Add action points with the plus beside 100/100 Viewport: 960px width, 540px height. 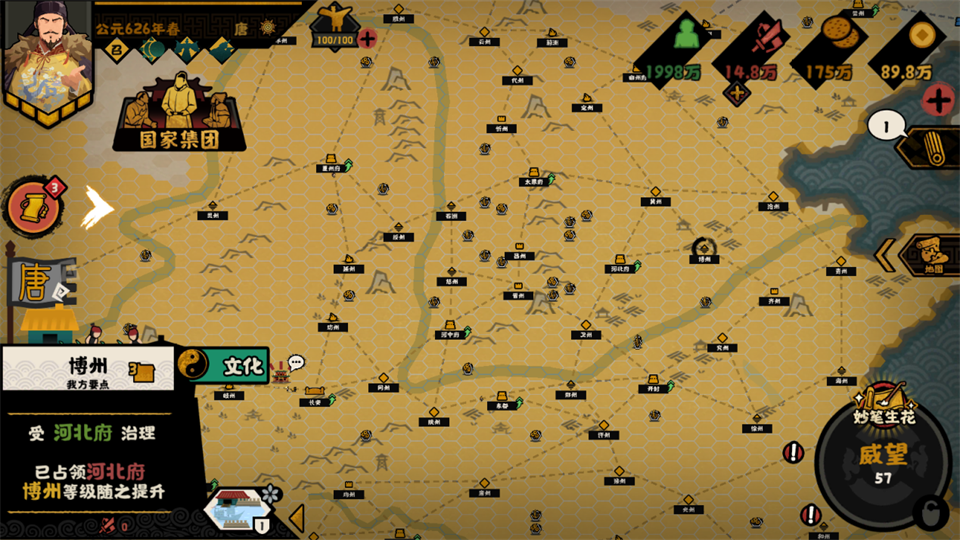pyautogui.click(x=367, y=39)
